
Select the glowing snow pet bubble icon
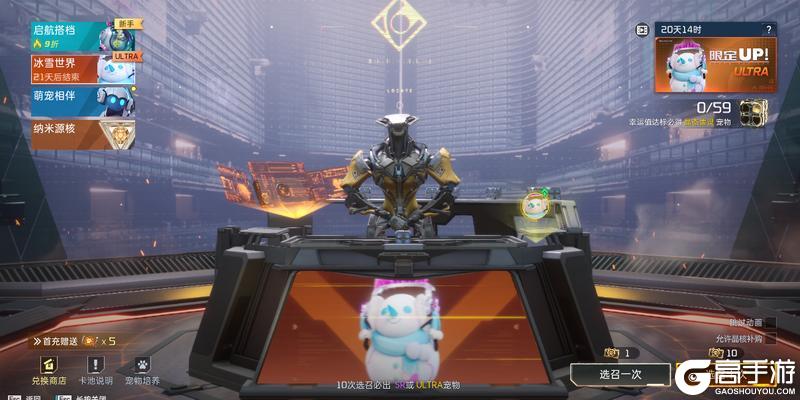(x=536, y=206)
